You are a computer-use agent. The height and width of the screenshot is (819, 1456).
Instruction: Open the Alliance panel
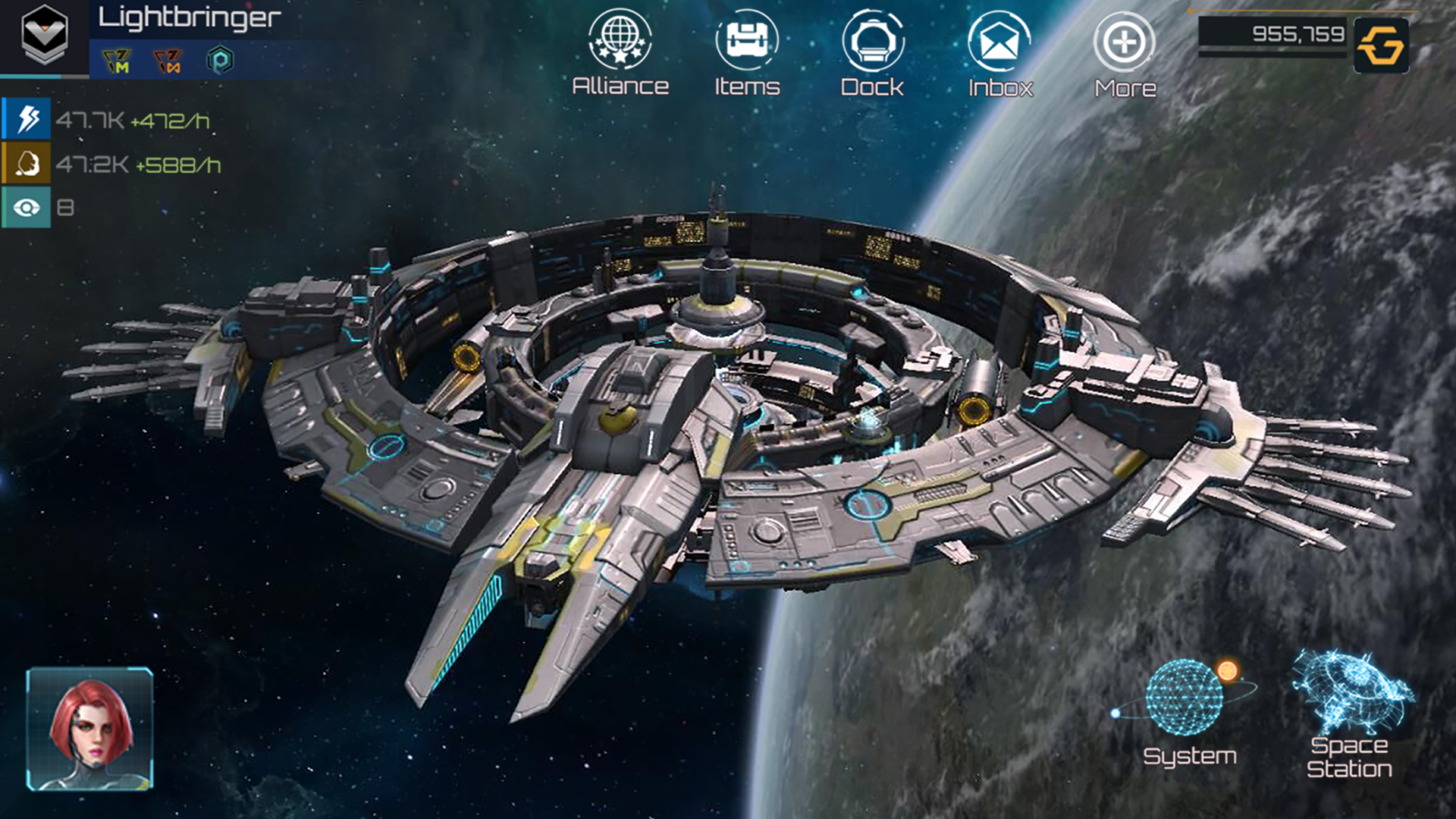(x=620, y=49)
